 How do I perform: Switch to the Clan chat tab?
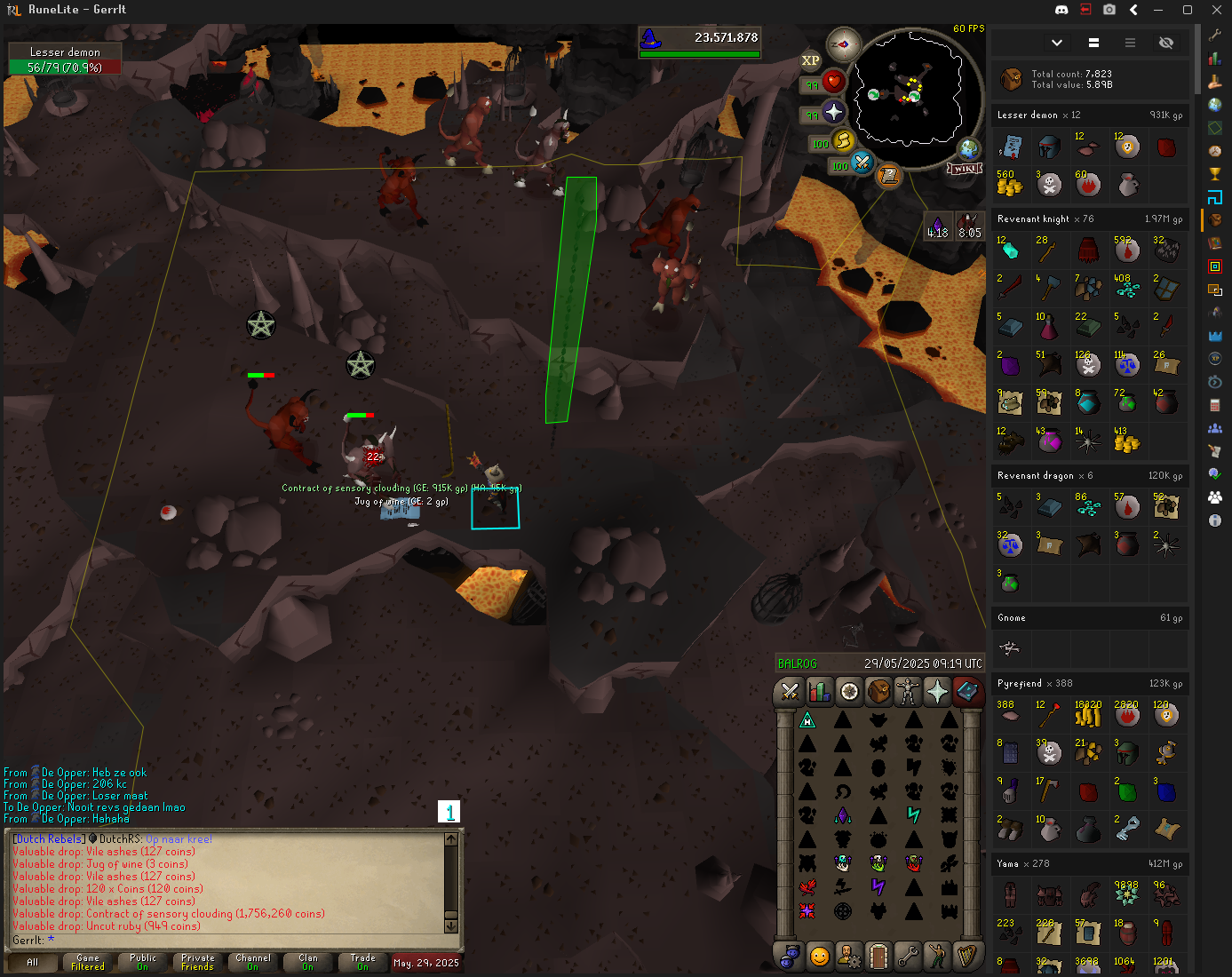307,962
